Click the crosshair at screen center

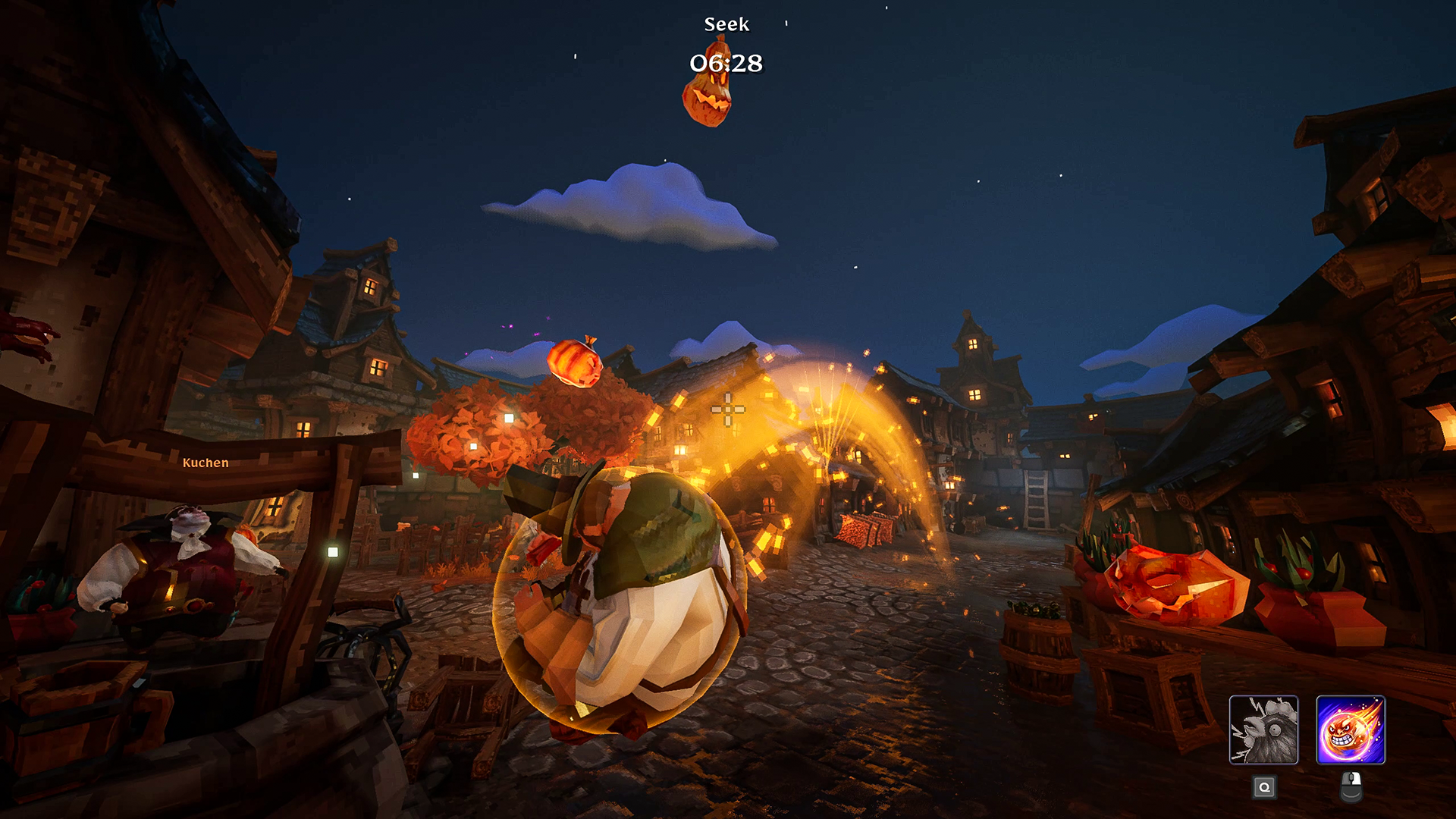pos(727,409)
